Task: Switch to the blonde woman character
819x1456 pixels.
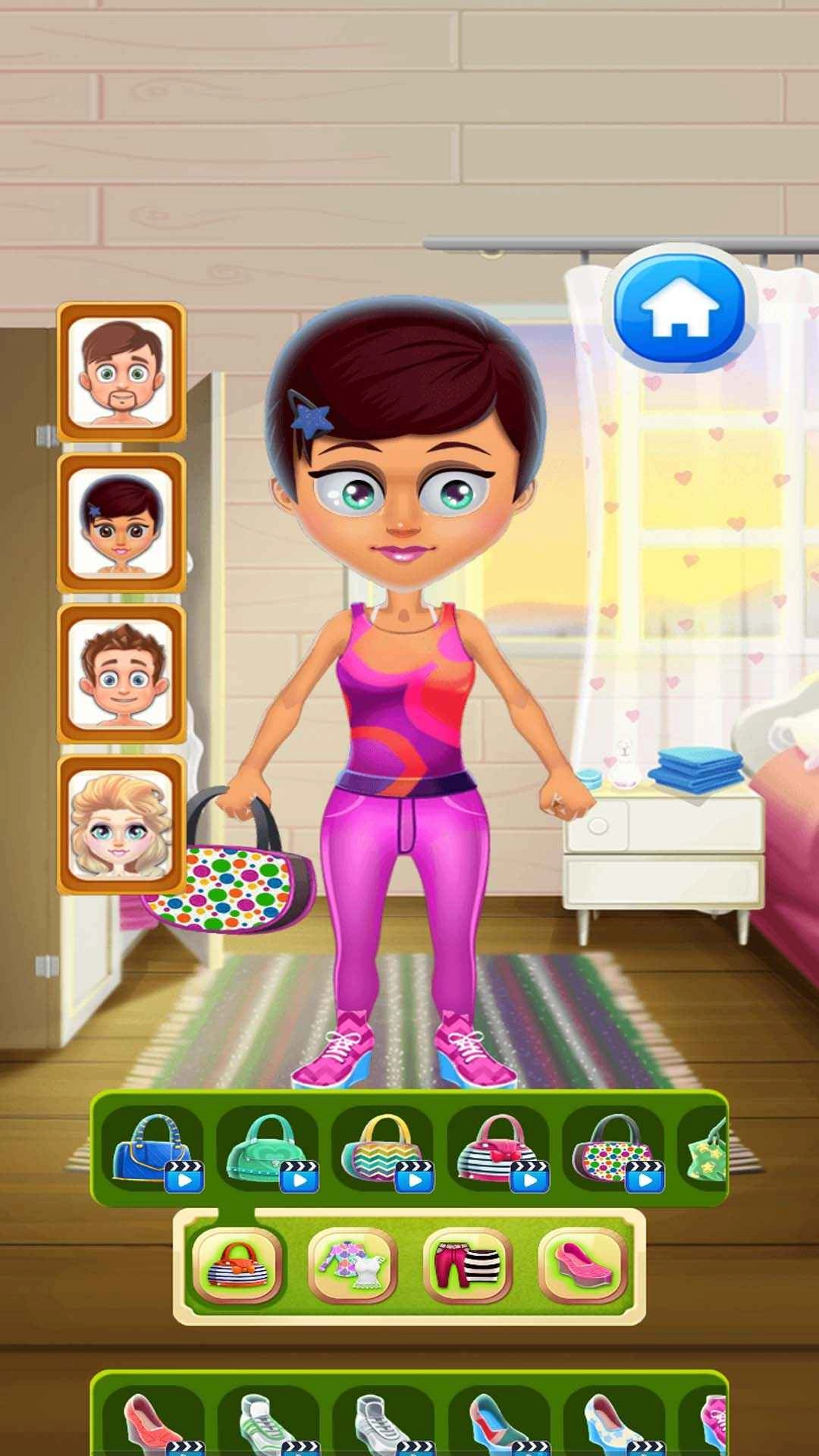Action: pos(121,824)
